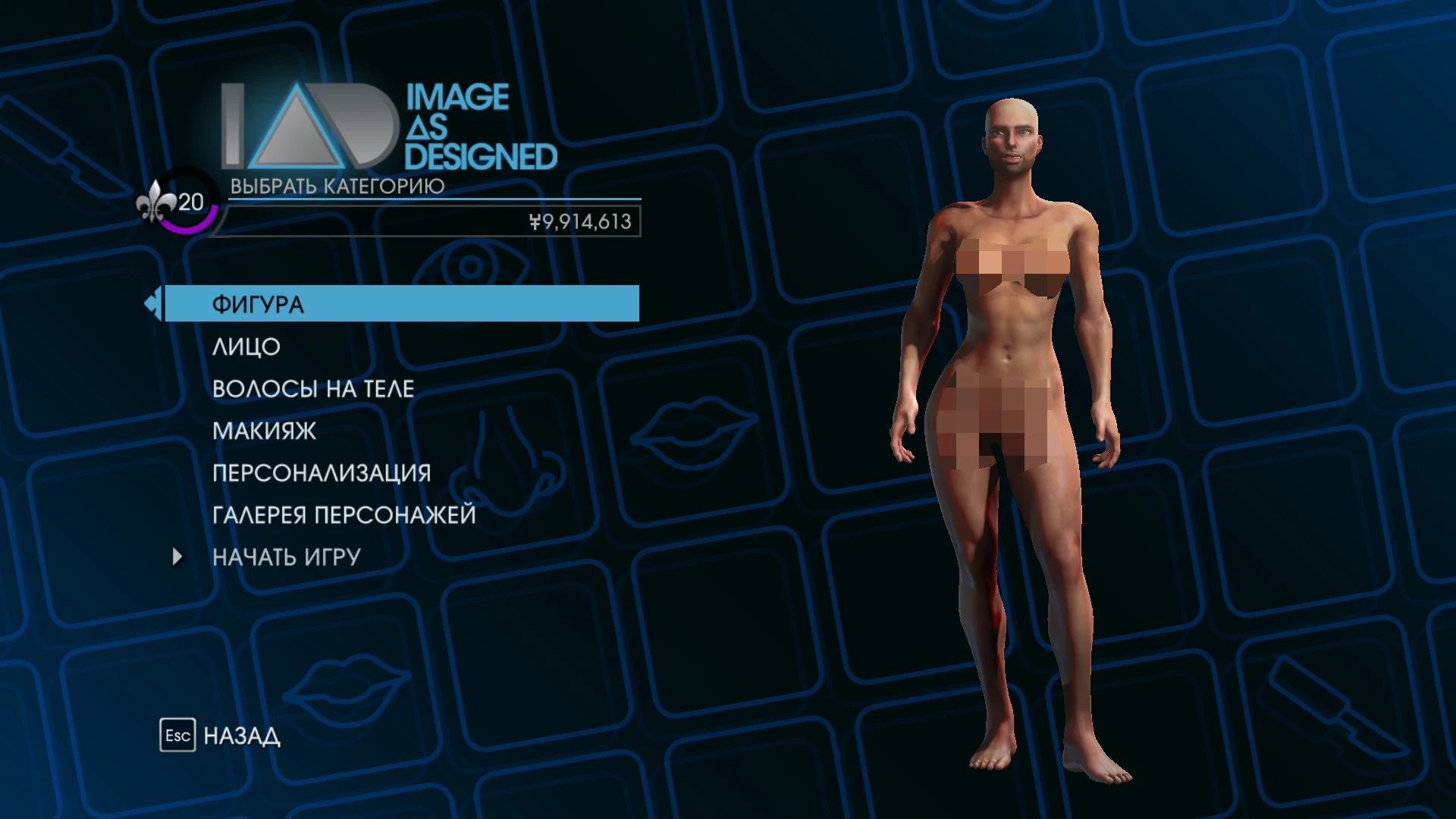Open the ВОЛОСЫ НА ТЕЛЕ section
The width and height of the screenshot is (1456, 819).
[x=314, y=388]
